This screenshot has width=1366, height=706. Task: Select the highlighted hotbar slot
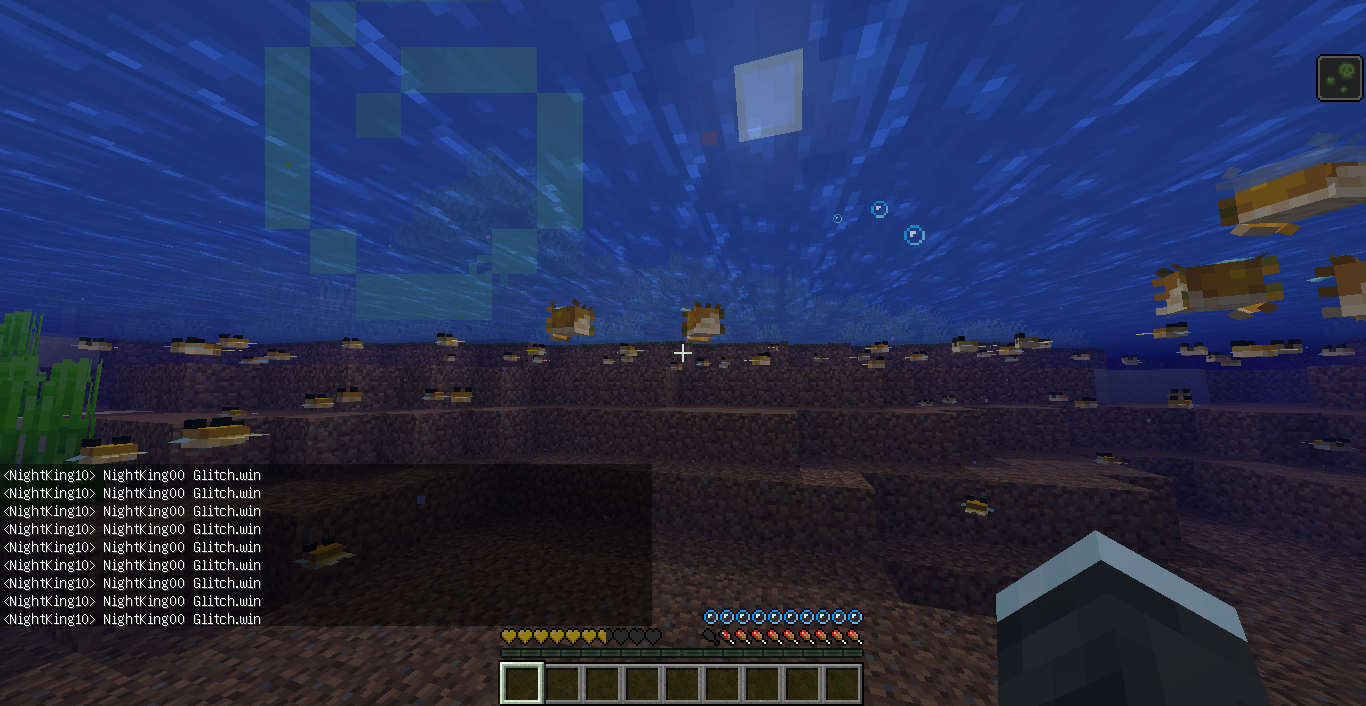click(x=522, y=684)
